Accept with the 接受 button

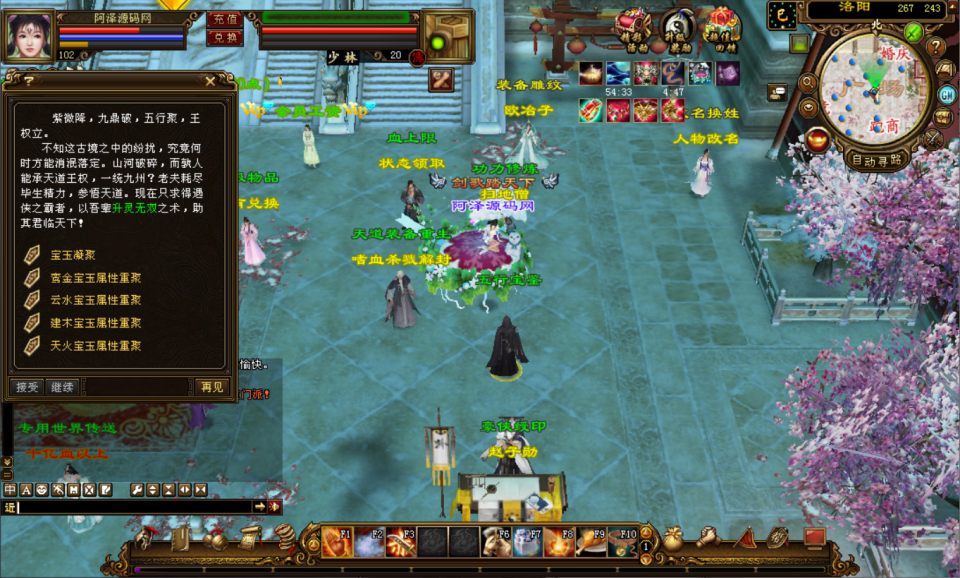(27, 386)
